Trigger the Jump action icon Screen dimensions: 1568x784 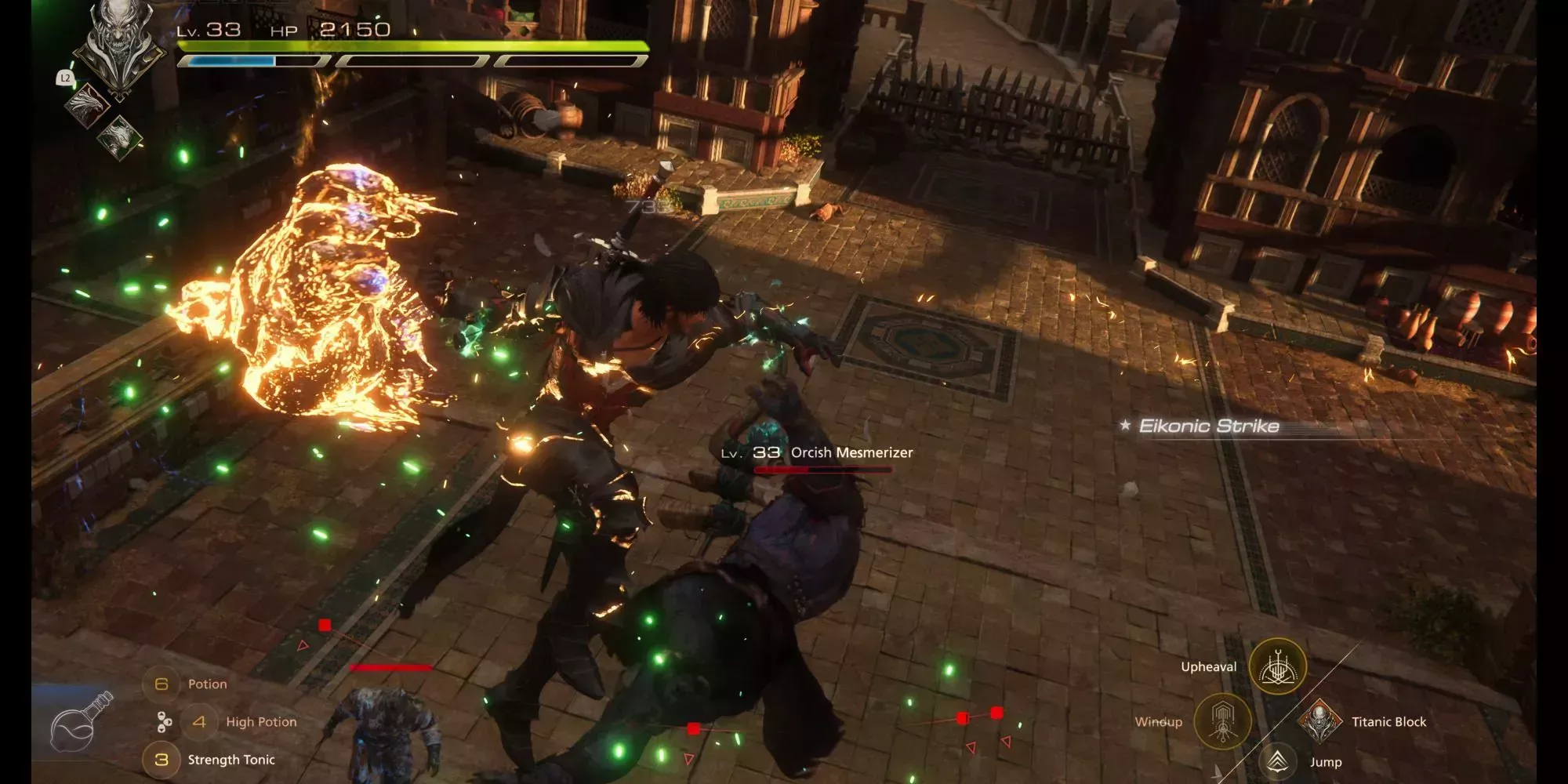coord(1278,761)
